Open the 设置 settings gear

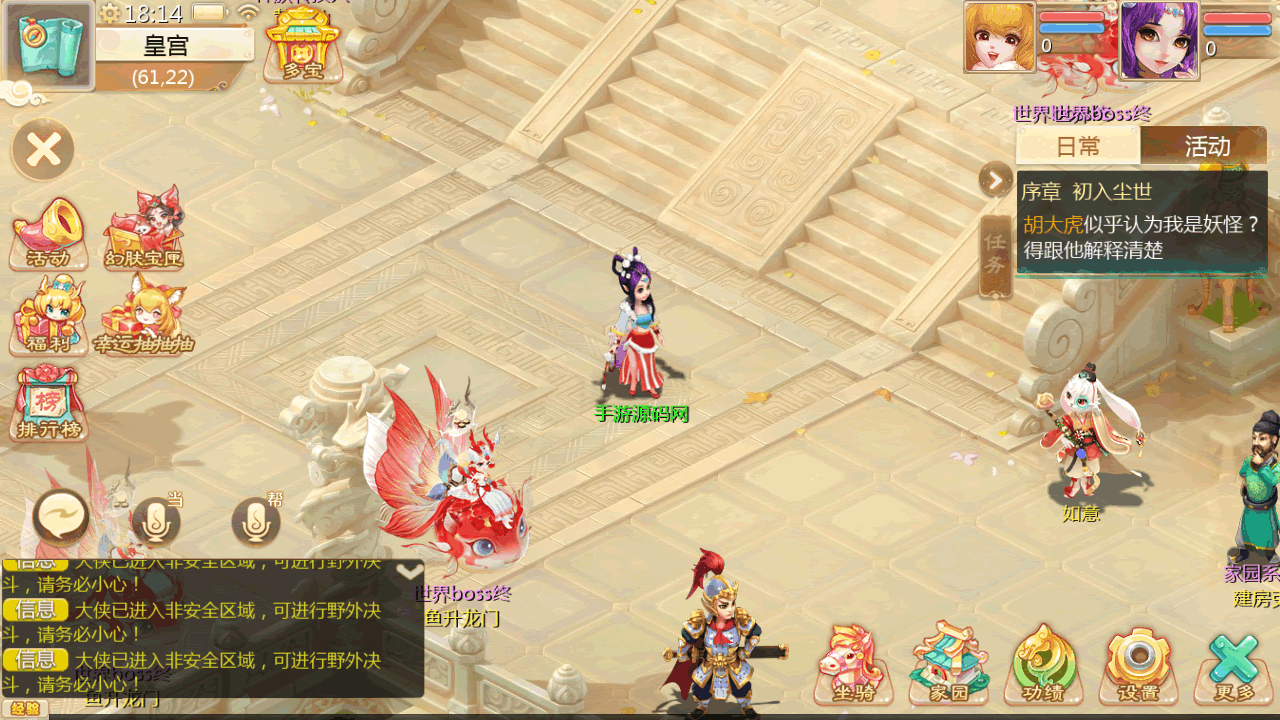(x=1139, y=665)
